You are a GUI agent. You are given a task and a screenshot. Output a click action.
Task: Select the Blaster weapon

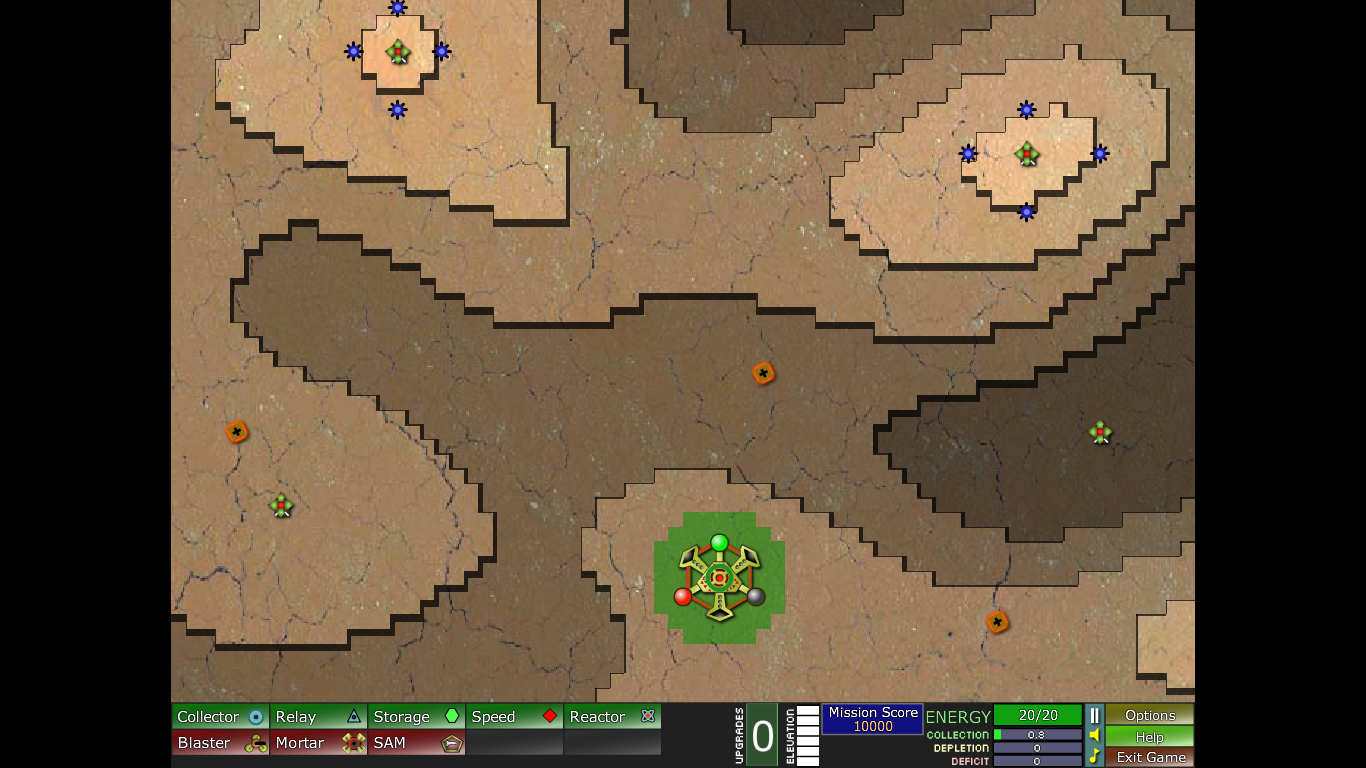[221, 743]
